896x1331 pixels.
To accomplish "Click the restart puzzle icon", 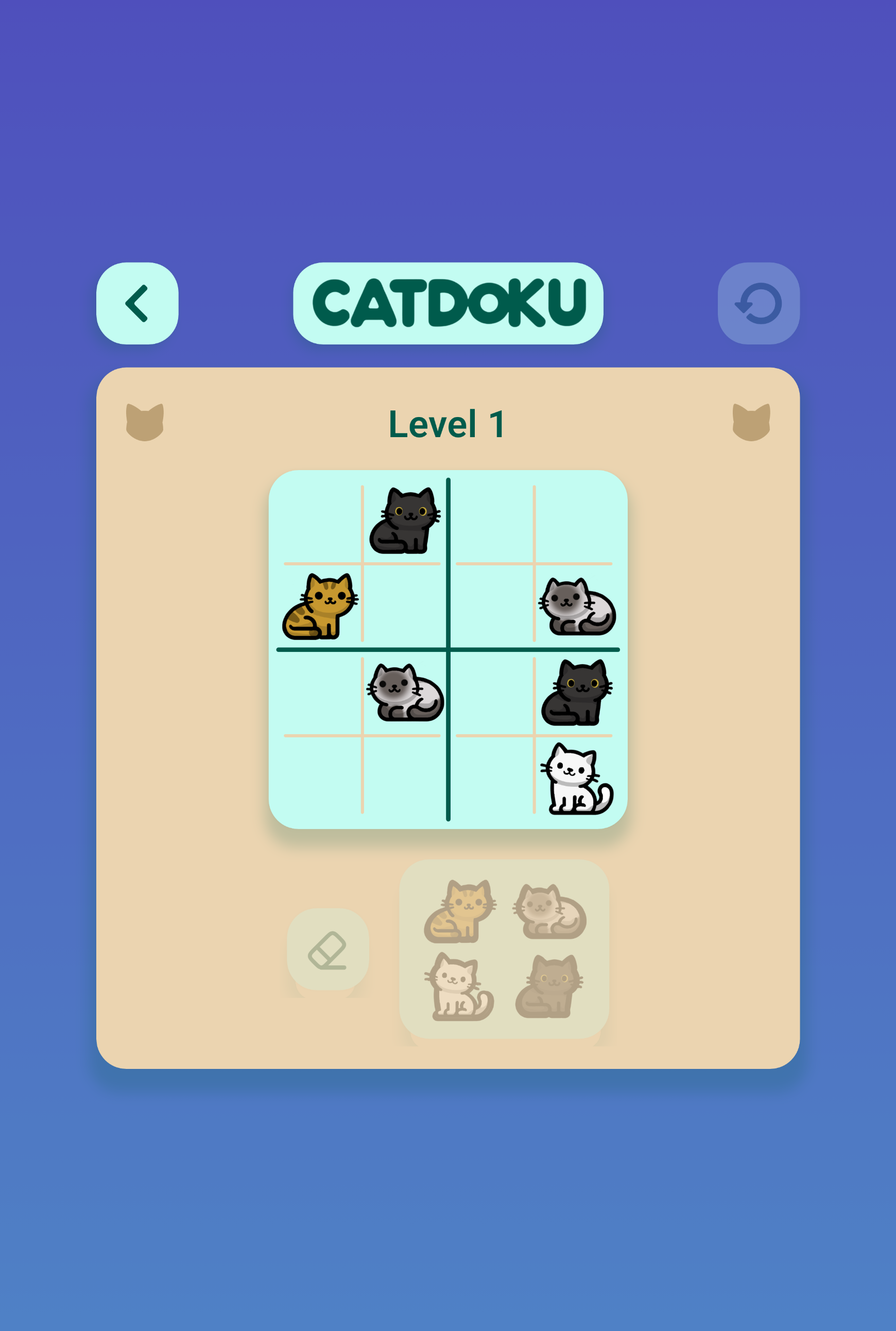I will 759,303.
